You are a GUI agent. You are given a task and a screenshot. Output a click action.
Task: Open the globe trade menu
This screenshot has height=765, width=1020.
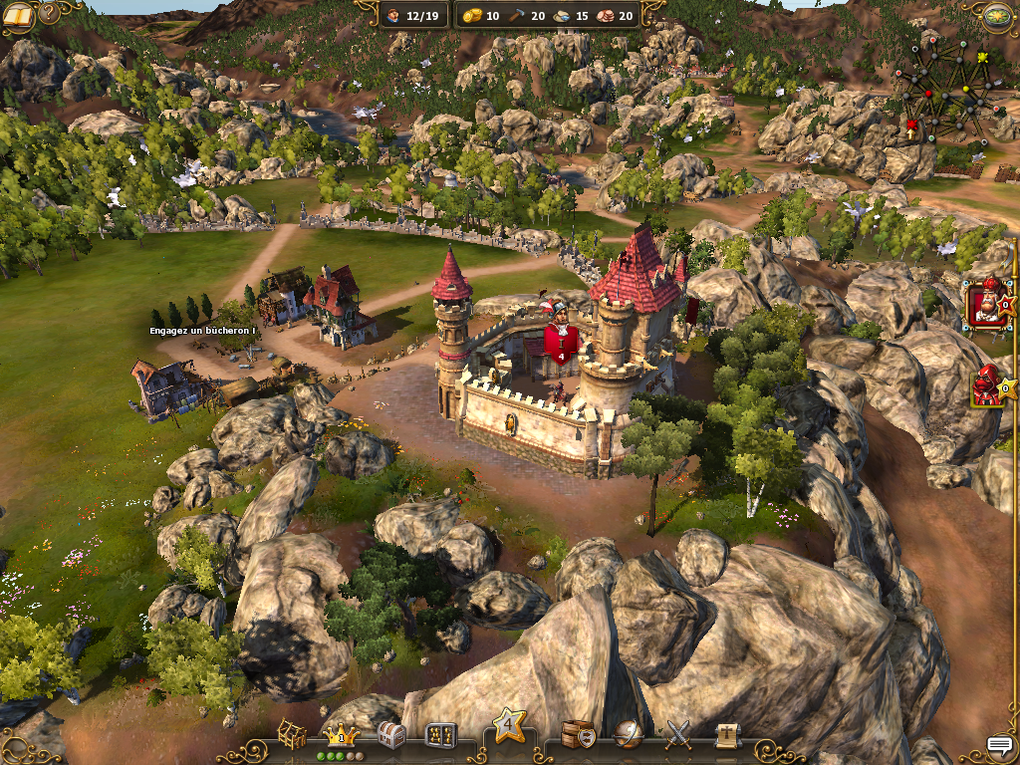(628, 735)
